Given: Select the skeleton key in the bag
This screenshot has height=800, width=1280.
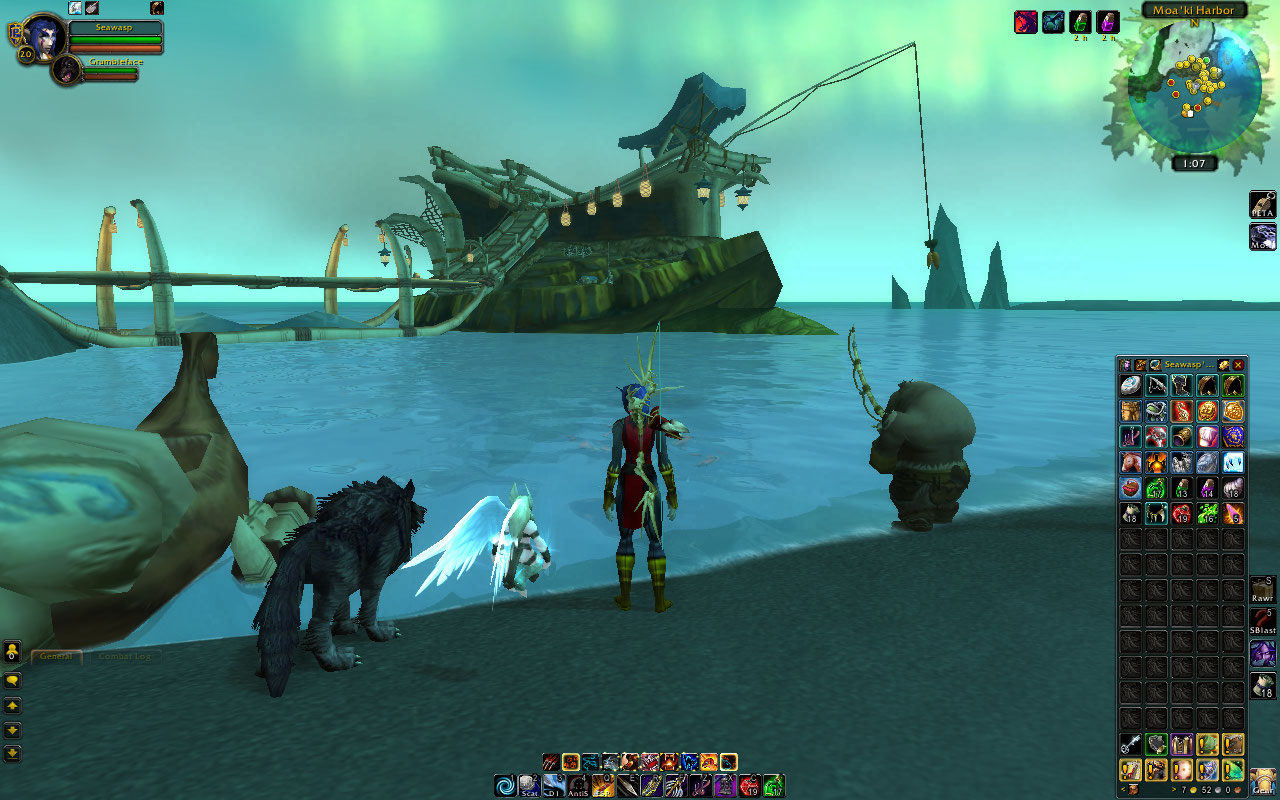Looking at the screenshot, I should tap(1131, 744).
